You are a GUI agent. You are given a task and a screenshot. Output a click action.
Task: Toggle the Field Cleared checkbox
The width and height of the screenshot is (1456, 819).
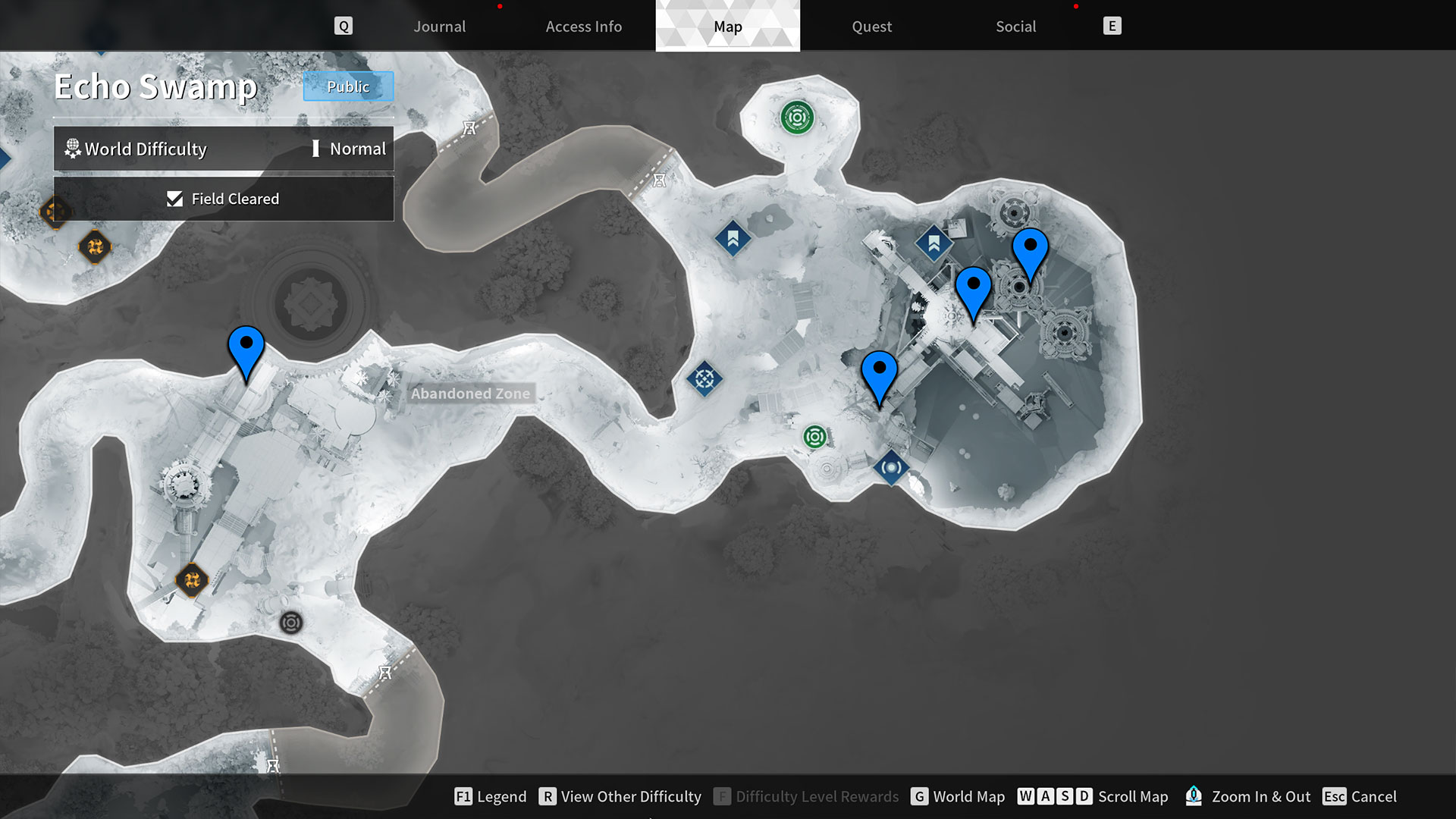tap(175, 199)
